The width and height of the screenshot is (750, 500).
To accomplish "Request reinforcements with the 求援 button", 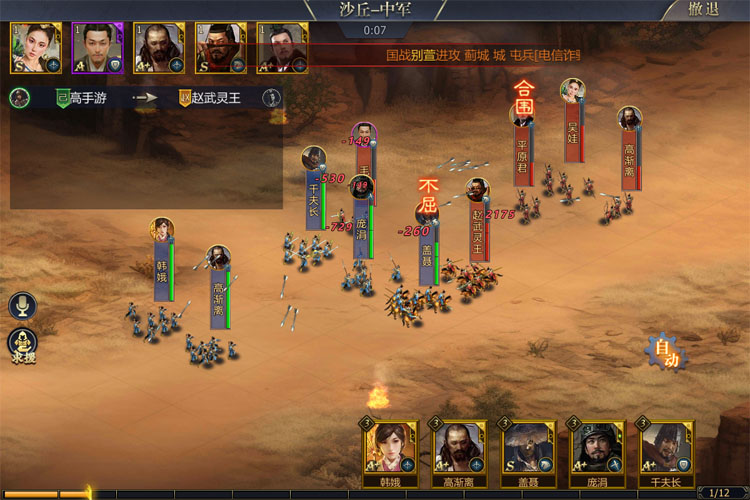I will coord(23,344).
